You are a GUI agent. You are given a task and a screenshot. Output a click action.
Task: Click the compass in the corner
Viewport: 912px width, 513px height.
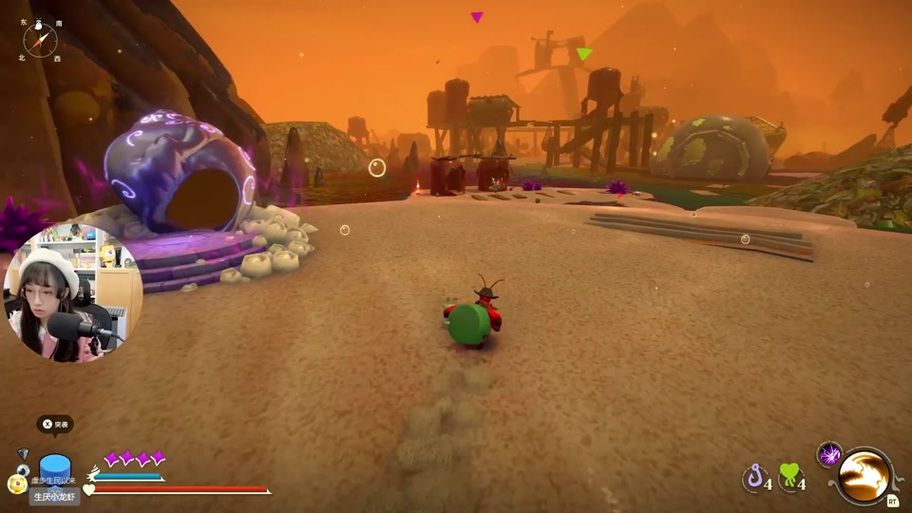[x=41, y=40]
